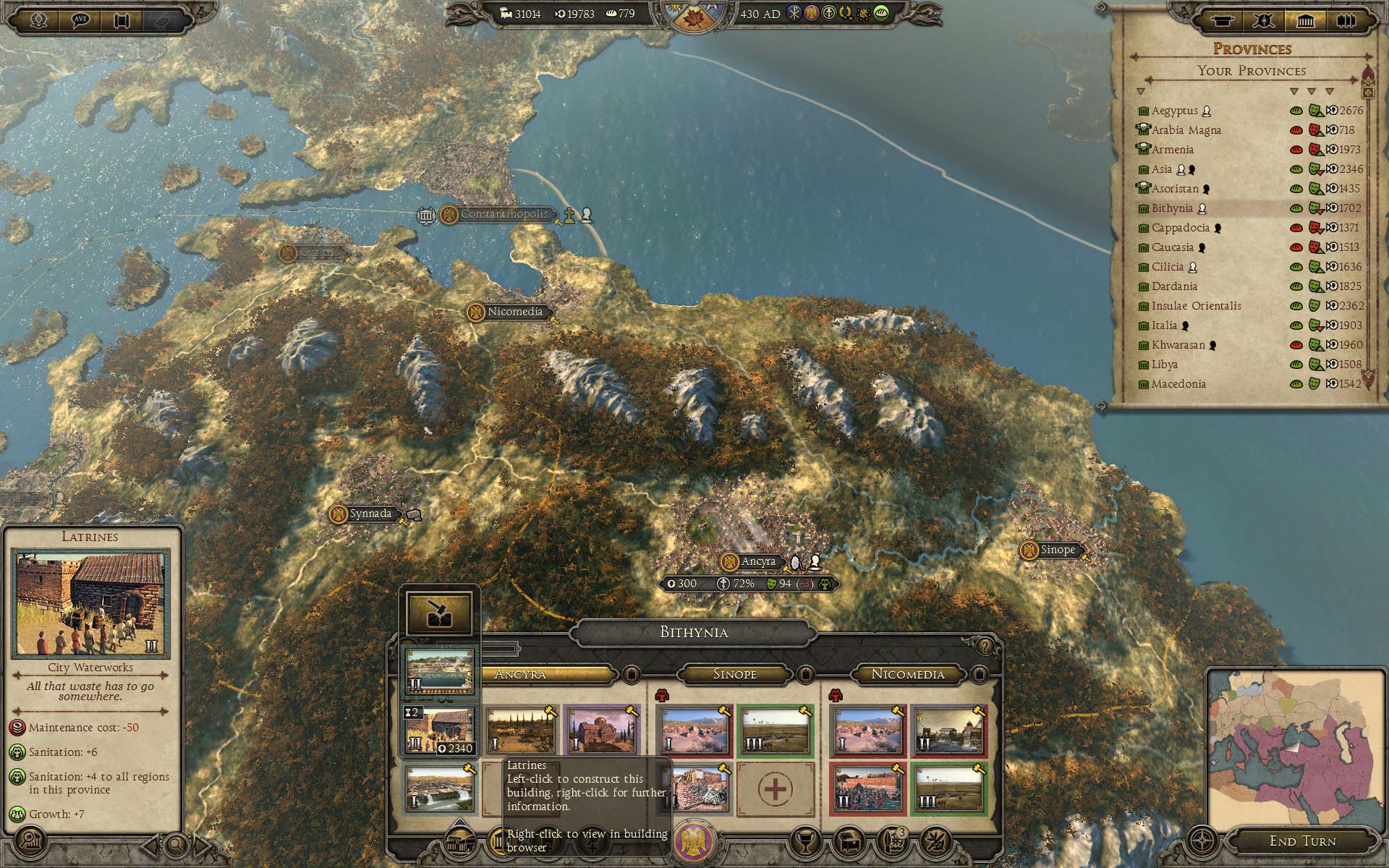This screenshot has width=1389, height=868.
Task: Add building in Sinope's empty plus slot
Action: tap(775, 789)
